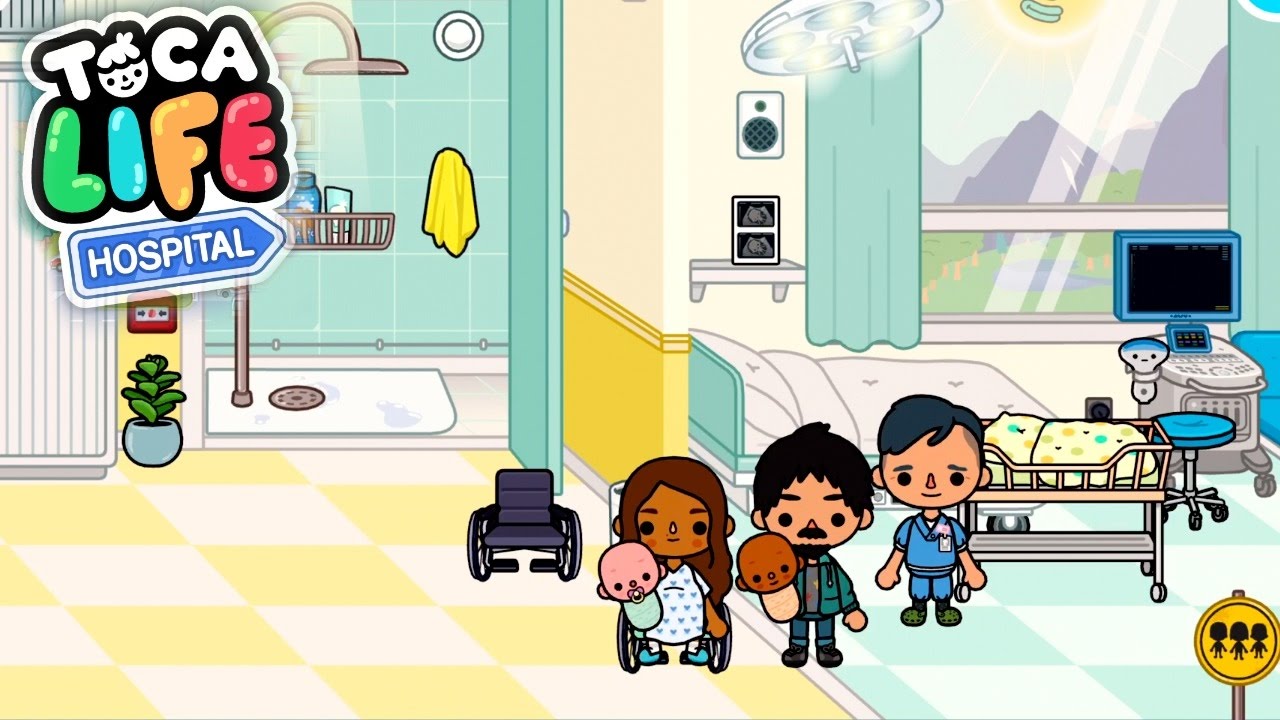Click the wall-mounted speaker intercom
This screenshot has height=720, width=1280.
(x=762, y=126)
